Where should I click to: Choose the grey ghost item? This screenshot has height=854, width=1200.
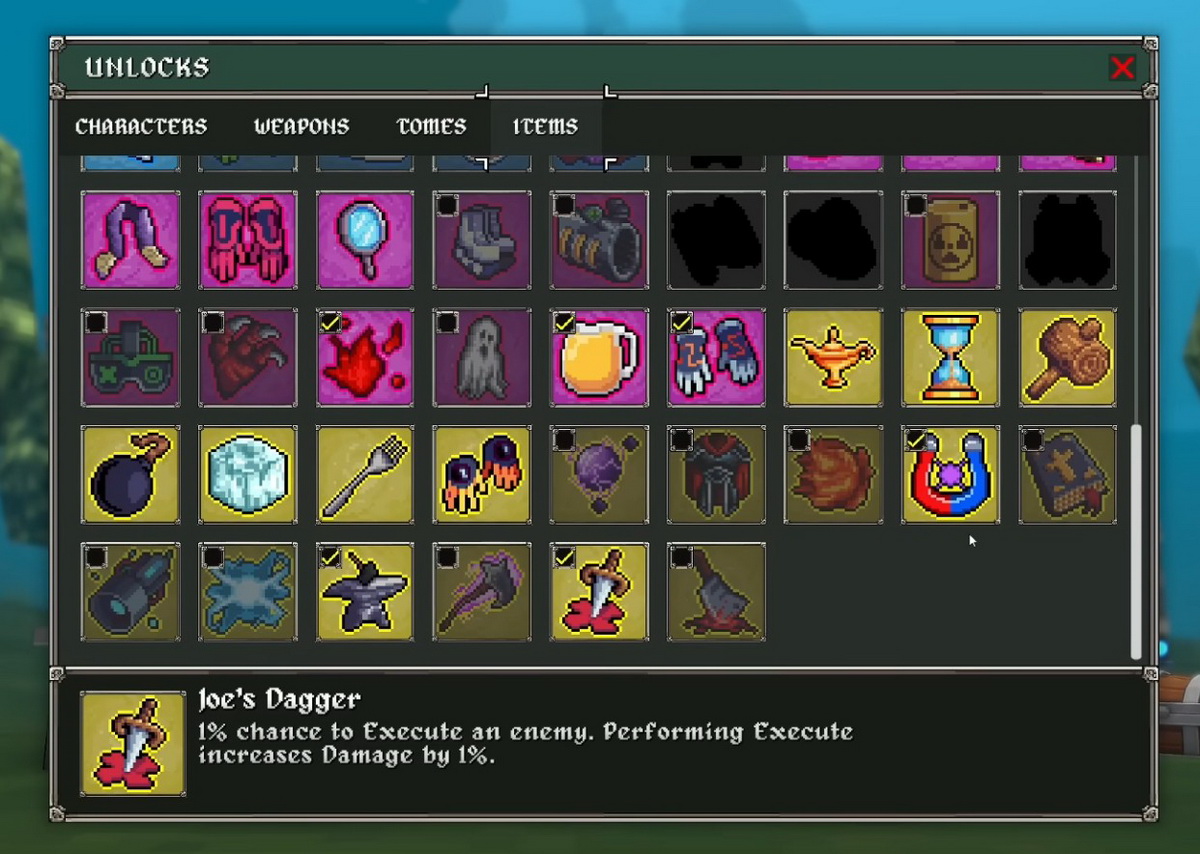[482, 357]
